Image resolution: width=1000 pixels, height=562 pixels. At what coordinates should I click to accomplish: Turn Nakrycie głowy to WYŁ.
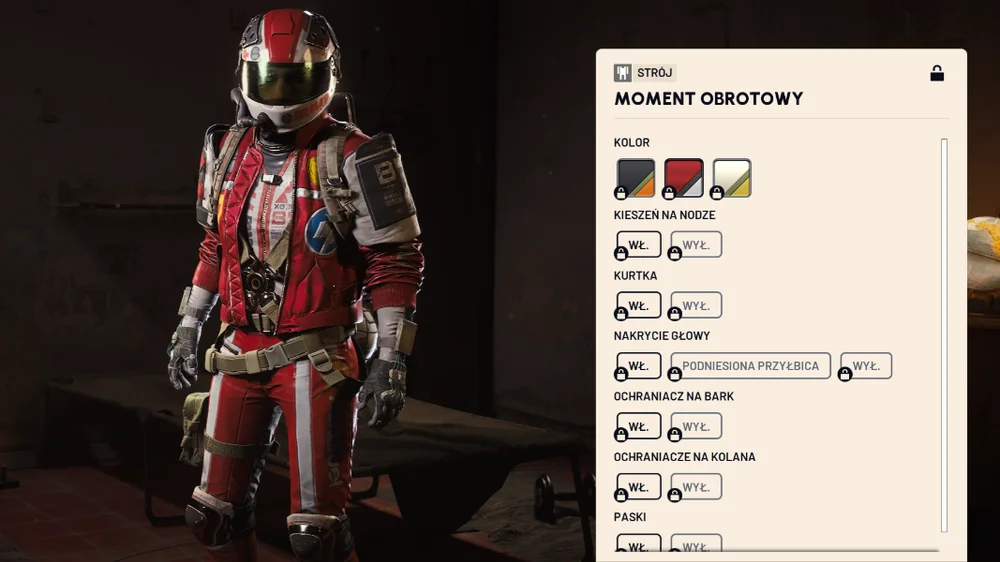click(866, 366)
